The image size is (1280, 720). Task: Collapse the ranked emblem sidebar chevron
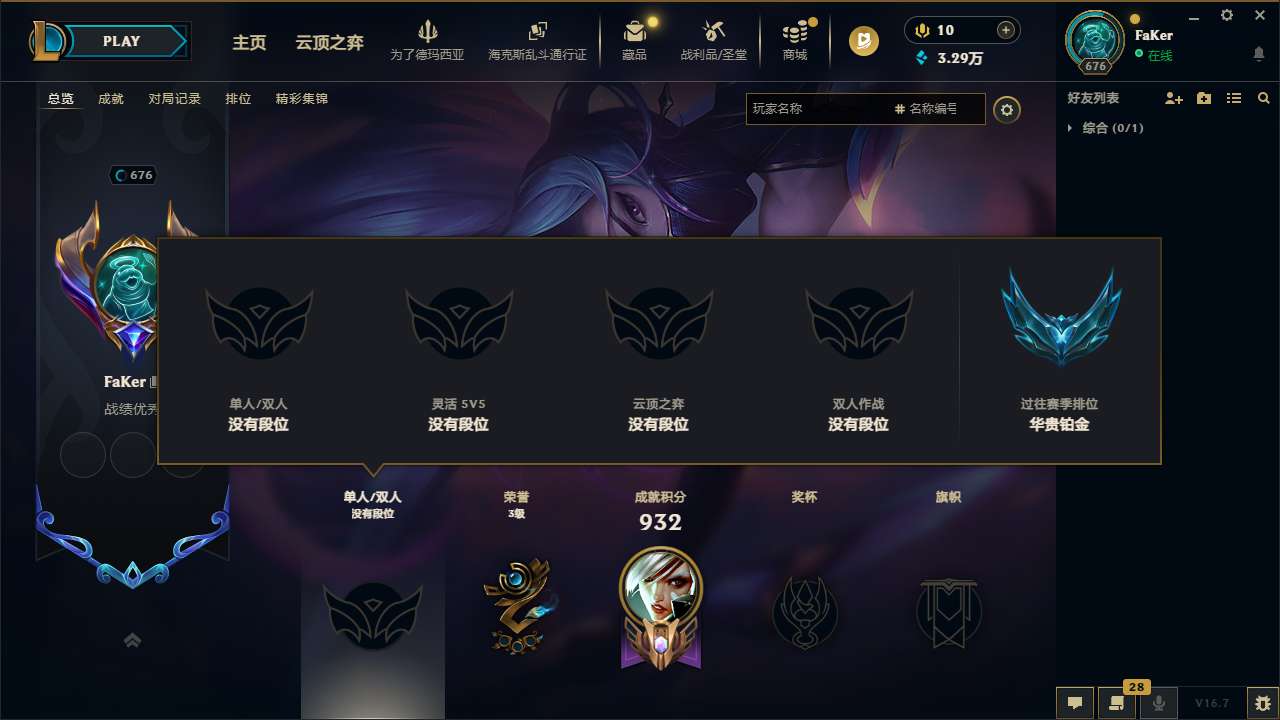[x=132, y=639]
